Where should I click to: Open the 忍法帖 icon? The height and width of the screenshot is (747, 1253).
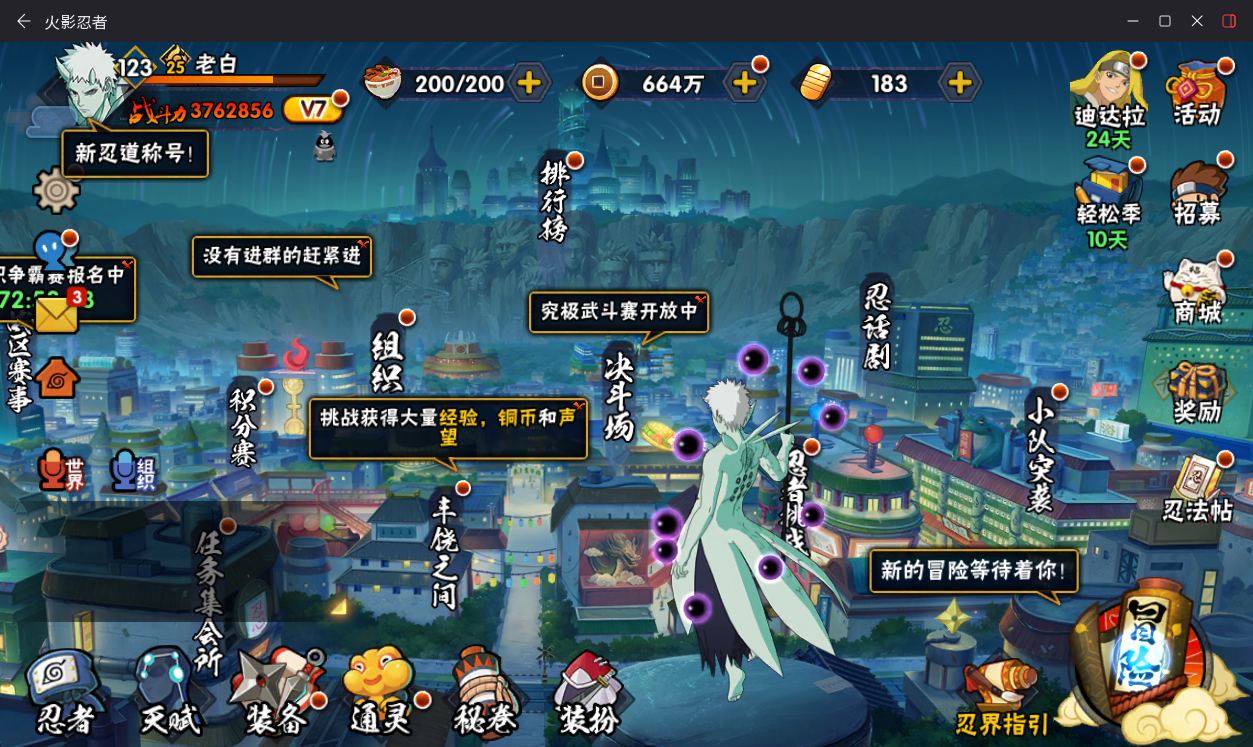click(1197, 489)
